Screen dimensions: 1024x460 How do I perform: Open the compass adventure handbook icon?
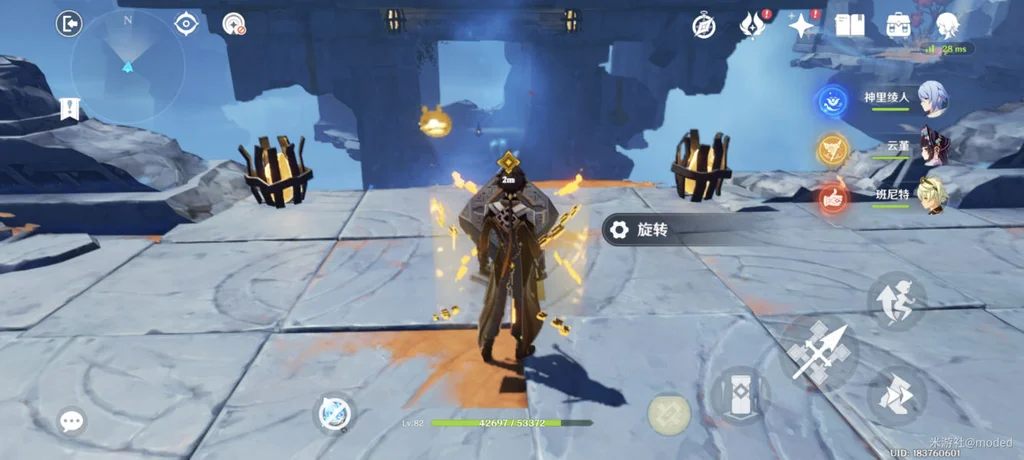704,26
